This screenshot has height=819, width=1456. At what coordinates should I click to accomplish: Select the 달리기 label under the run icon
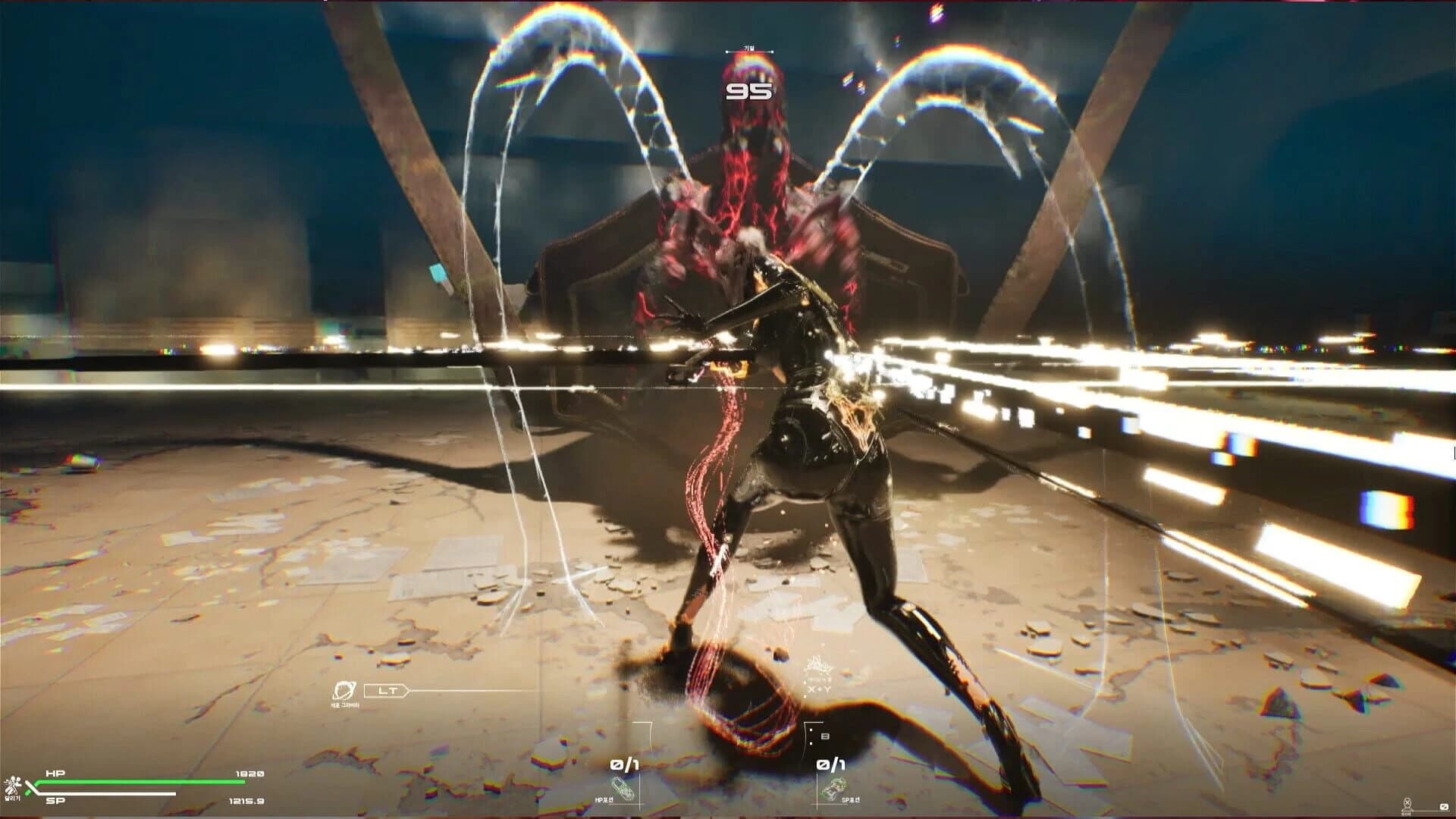point(14,799)
